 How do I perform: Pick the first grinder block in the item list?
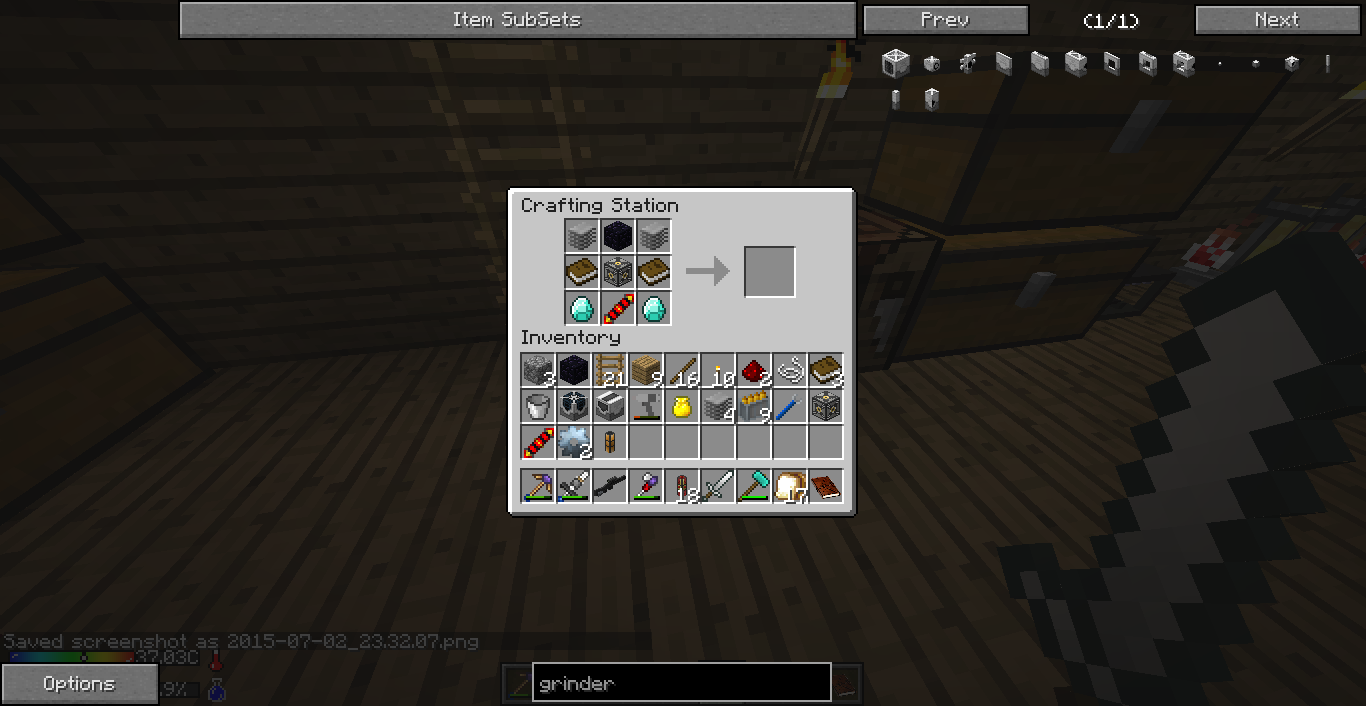pyautogui.click(x=895, y=64)
